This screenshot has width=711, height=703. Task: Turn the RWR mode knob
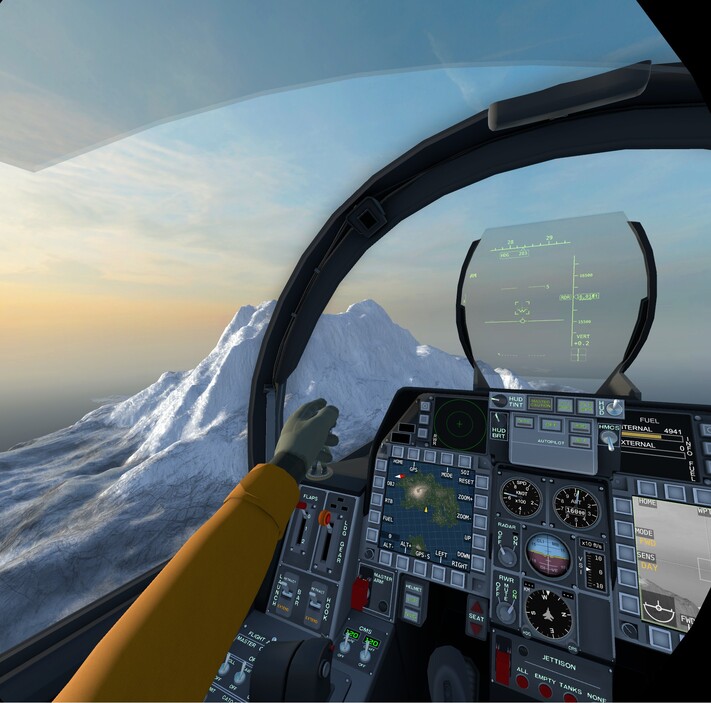pos(507,611)
